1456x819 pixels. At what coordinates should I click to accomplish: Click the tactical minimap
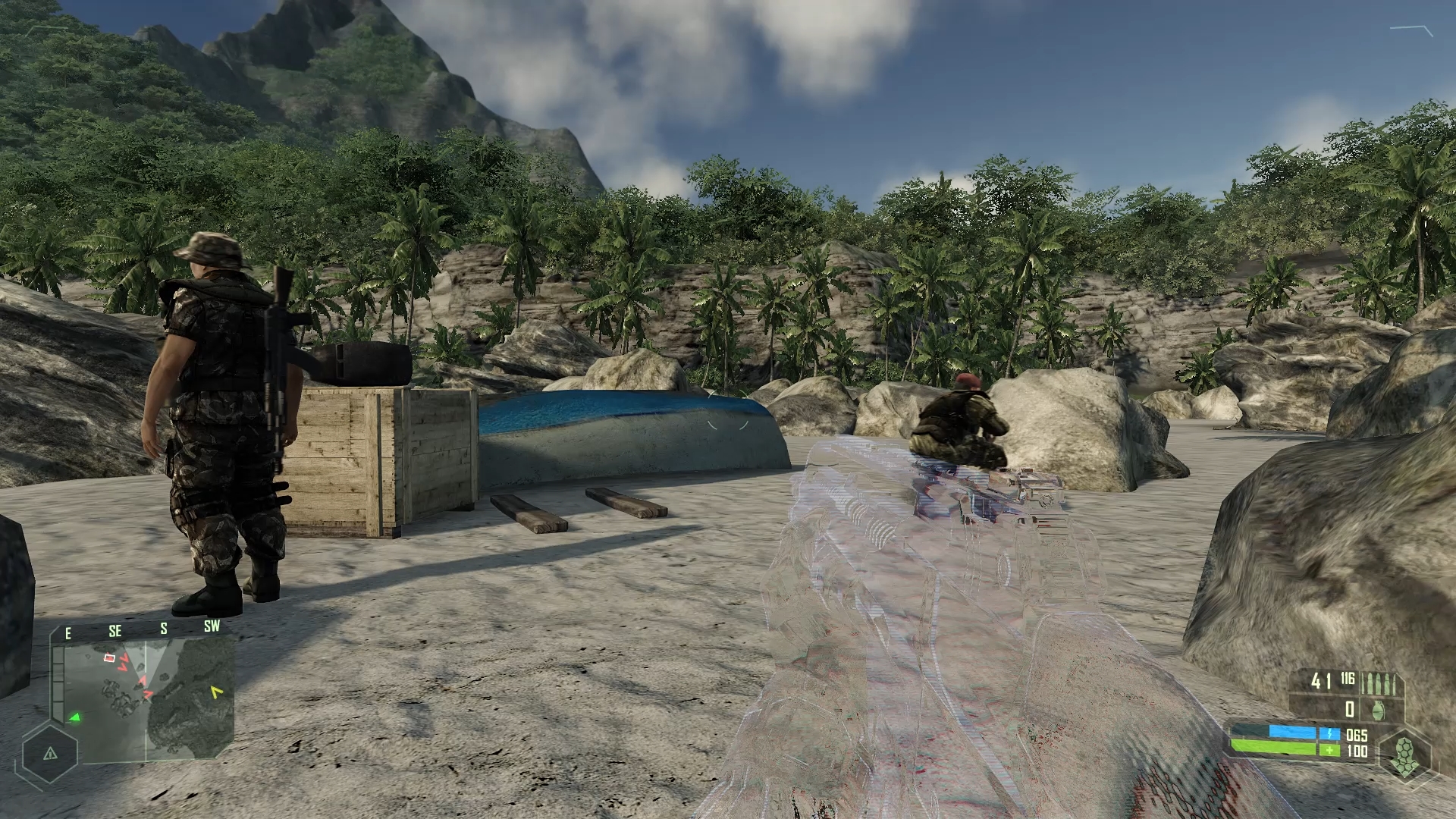(149, 699)
